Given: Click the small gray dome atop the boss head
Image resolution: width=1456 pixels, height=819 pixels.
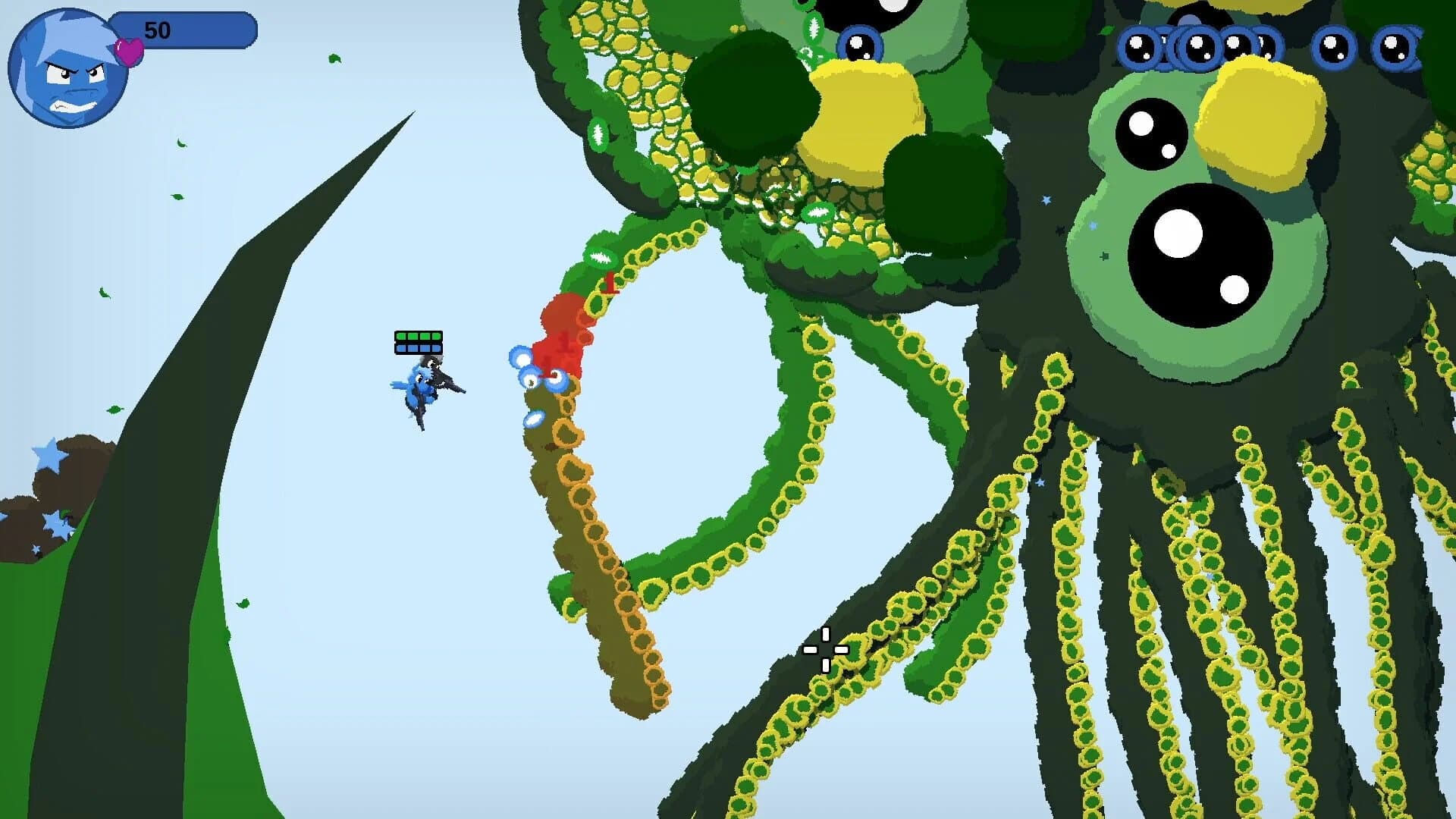Looking at the screenshot, I should 1189,19.
